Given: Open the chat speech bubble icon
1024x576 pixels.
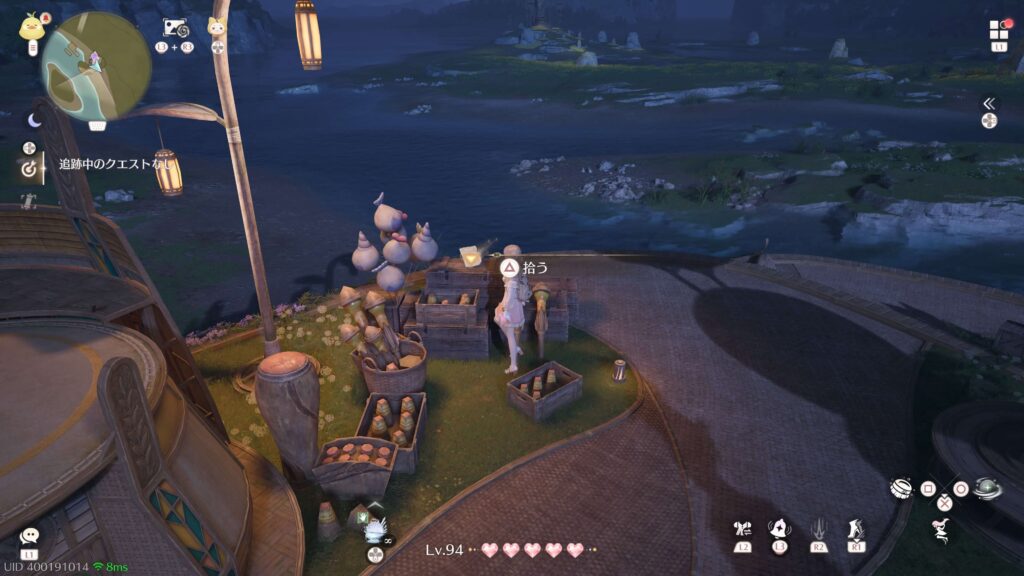Looking at the screenshot, I should (29, 537).
